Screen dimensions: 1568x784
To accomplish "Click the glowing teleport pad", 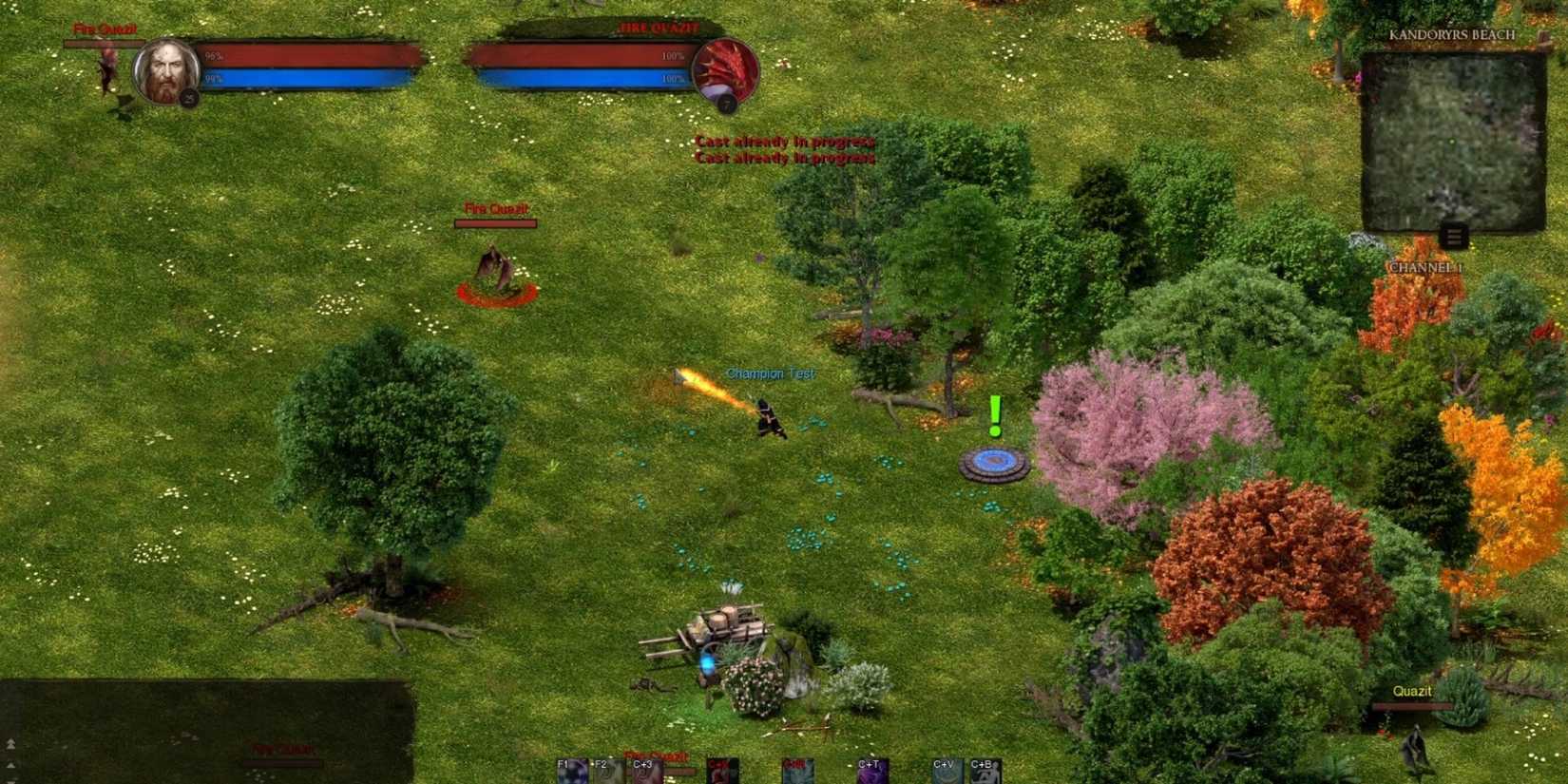I will click(997, 463).
